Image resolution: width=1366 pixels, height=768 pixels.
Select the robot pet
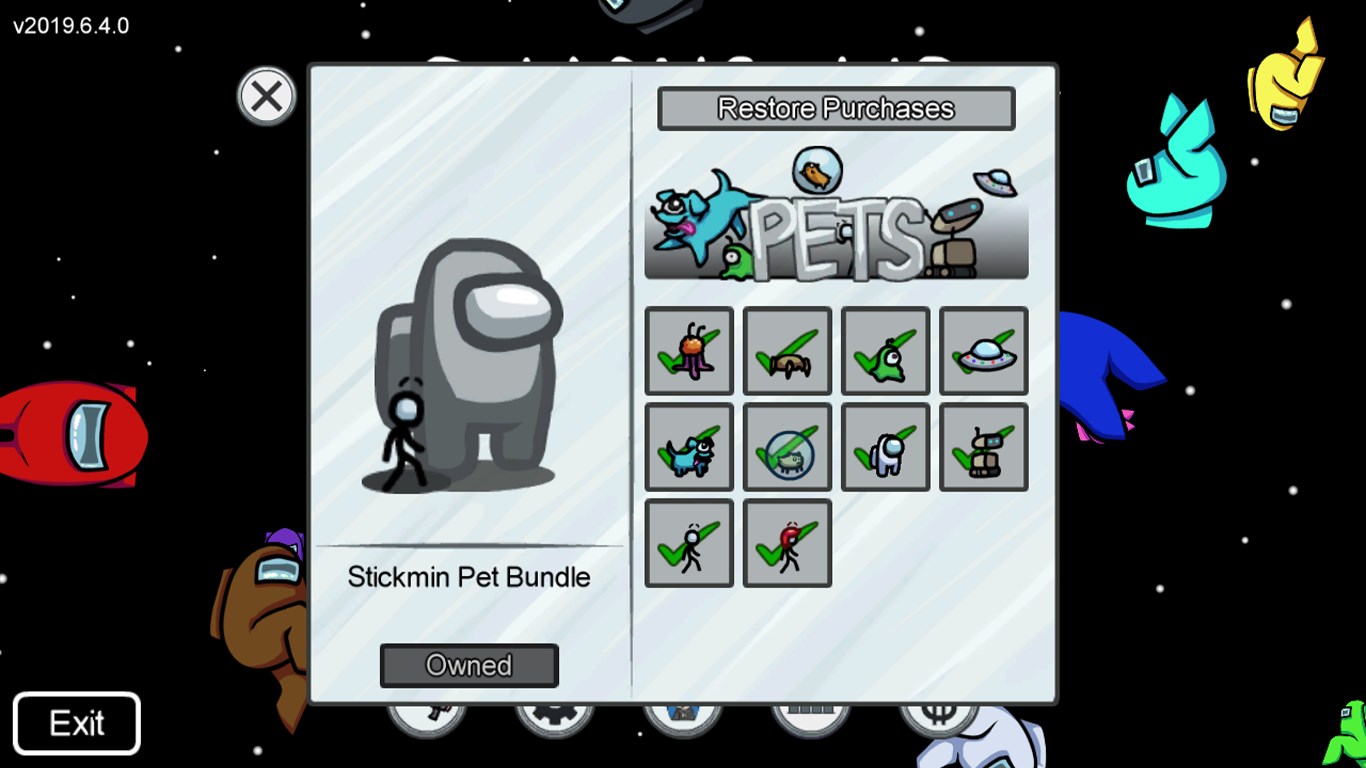pos(982,447)
